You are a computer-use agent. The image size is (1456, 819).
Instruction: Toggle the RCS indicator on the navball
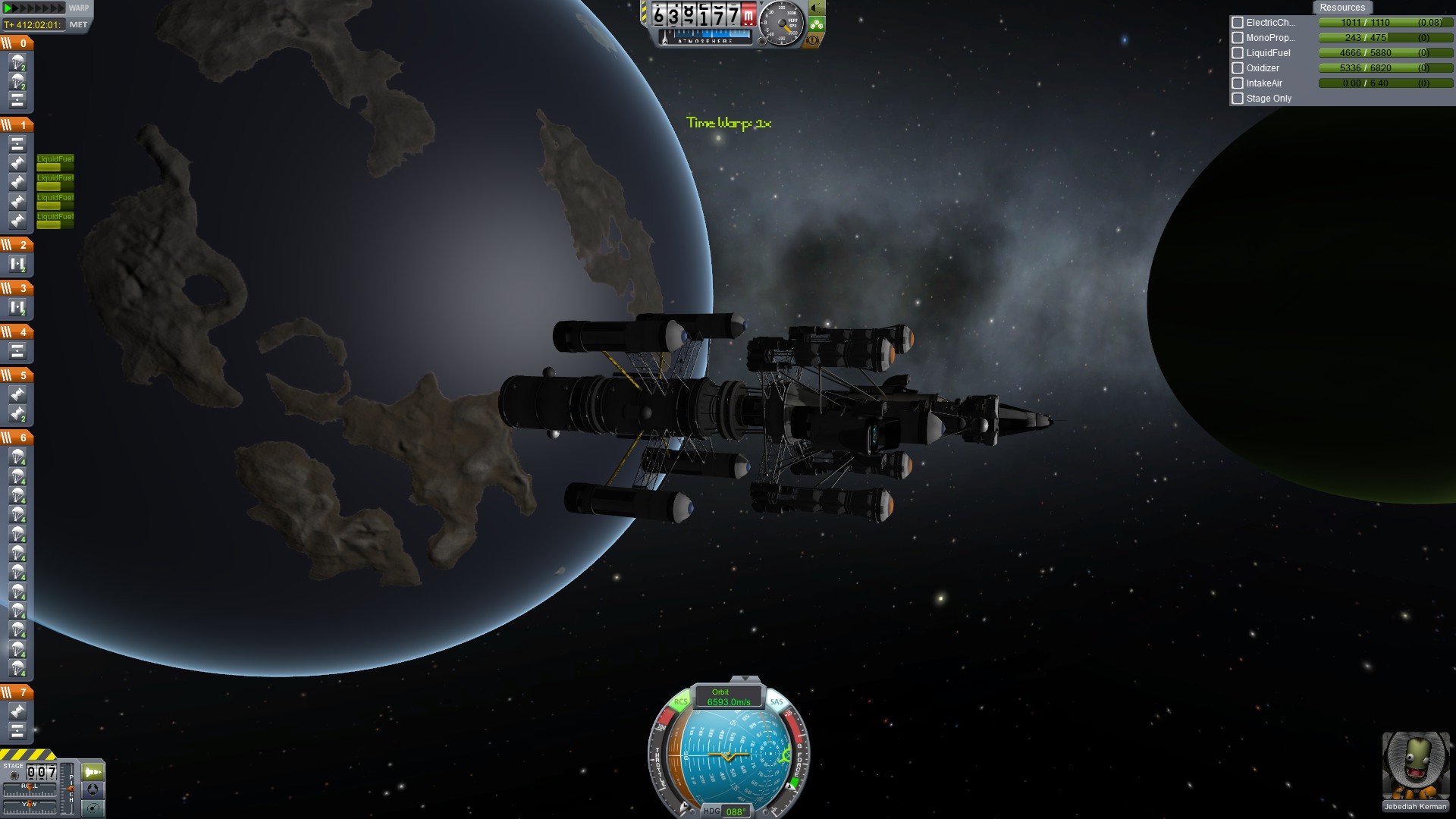680,701
